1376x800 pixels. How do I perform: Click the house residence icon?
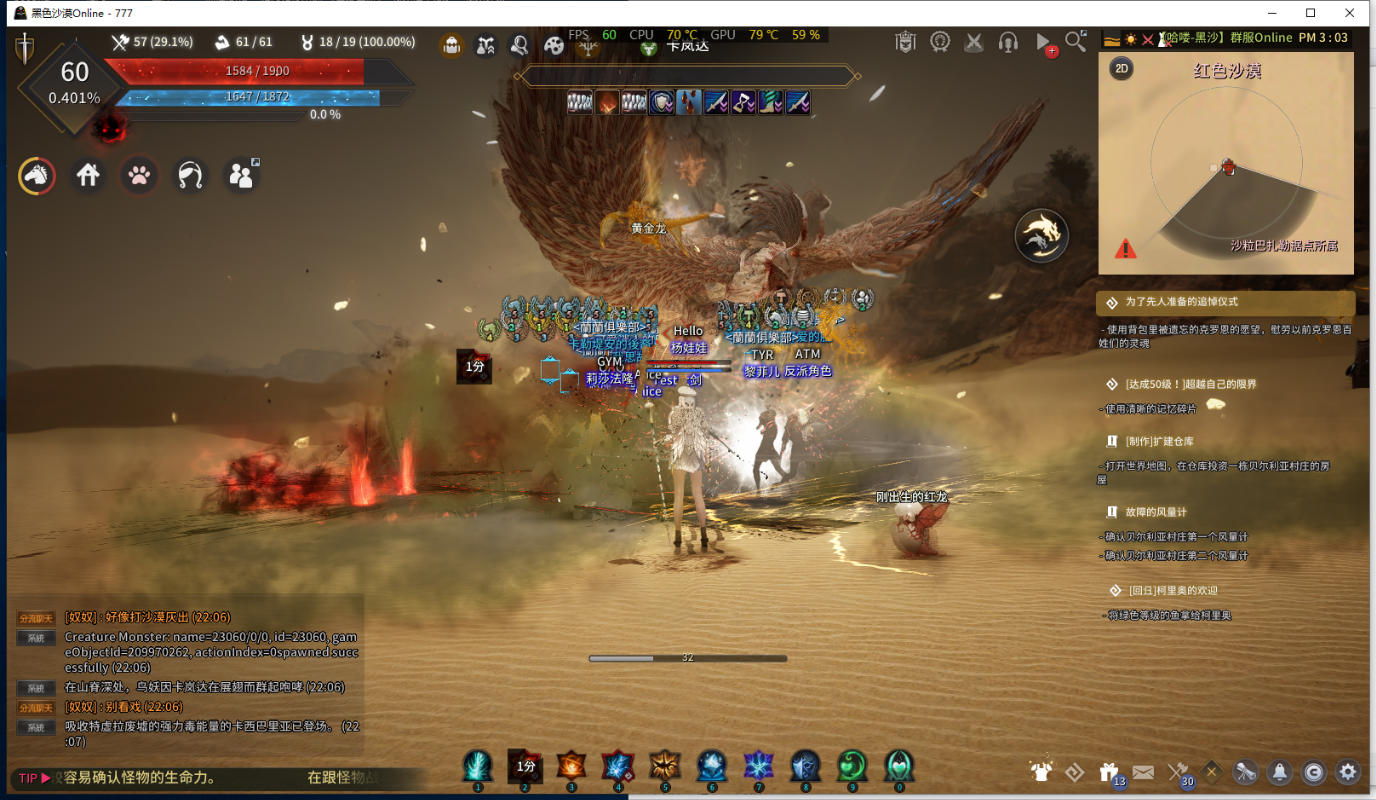pos(88,176)
